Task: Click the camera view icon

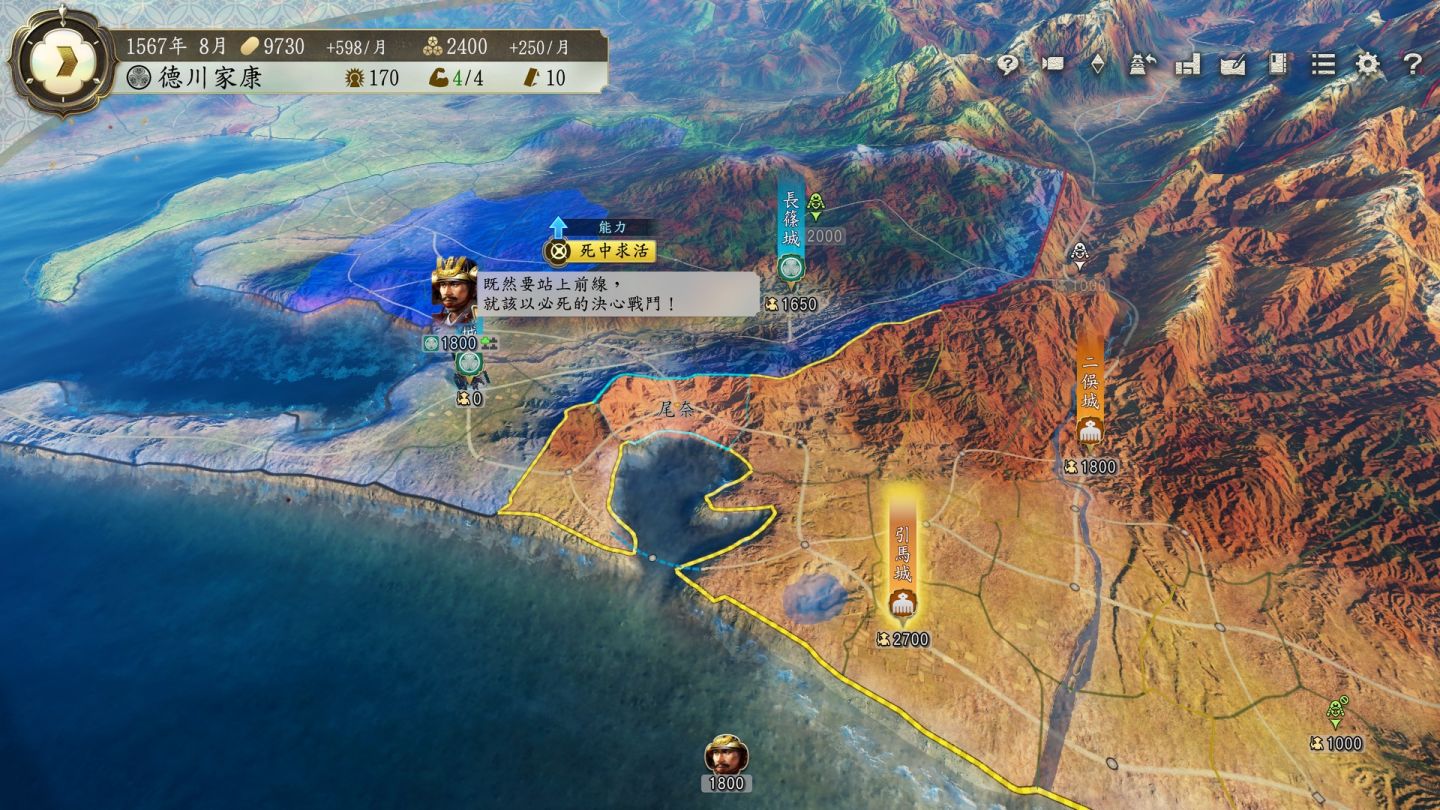Action: pyautogui.click(x=1053, y=64)
